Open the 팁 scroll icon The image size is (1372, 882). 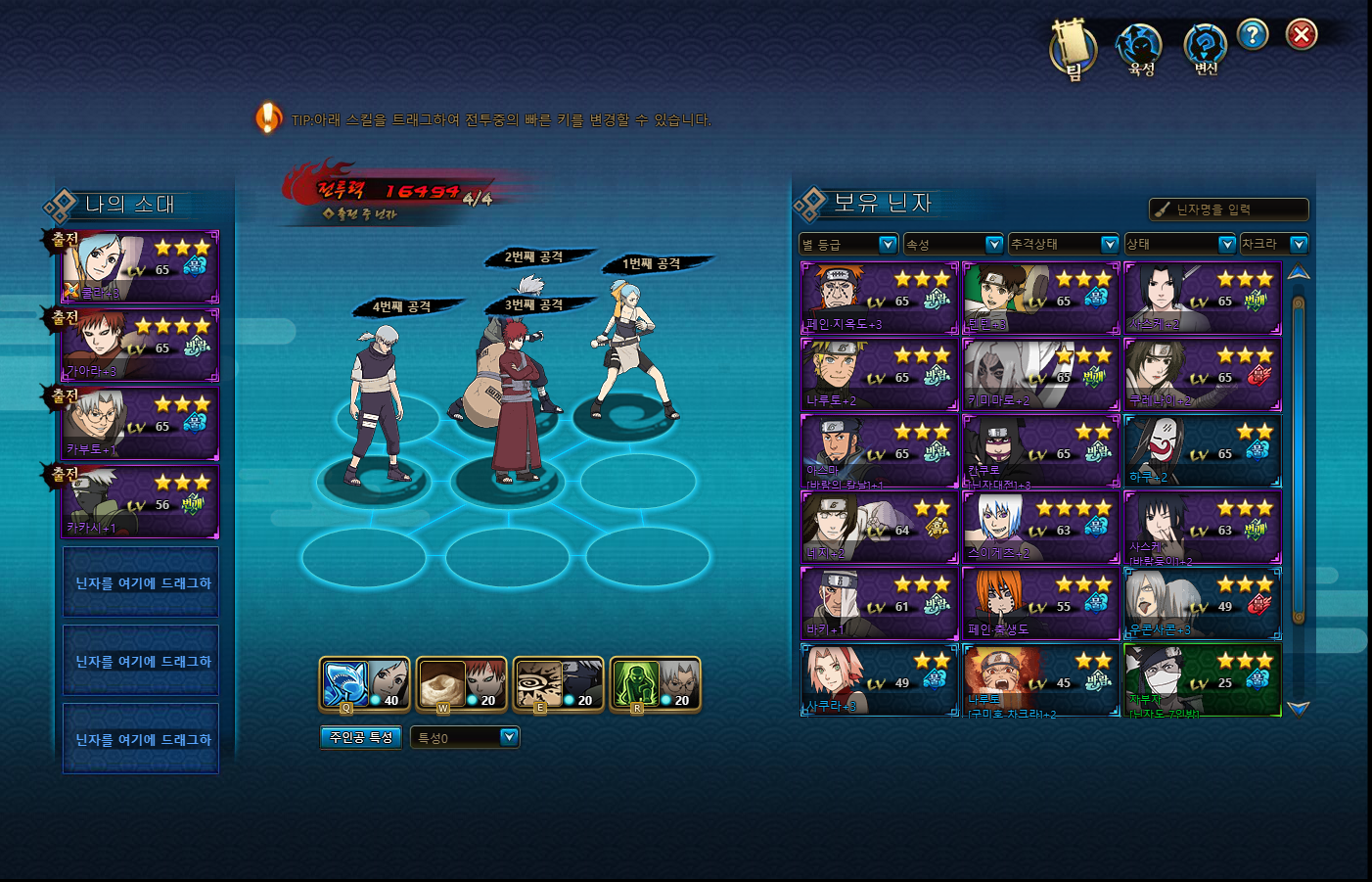[1073, 48]
